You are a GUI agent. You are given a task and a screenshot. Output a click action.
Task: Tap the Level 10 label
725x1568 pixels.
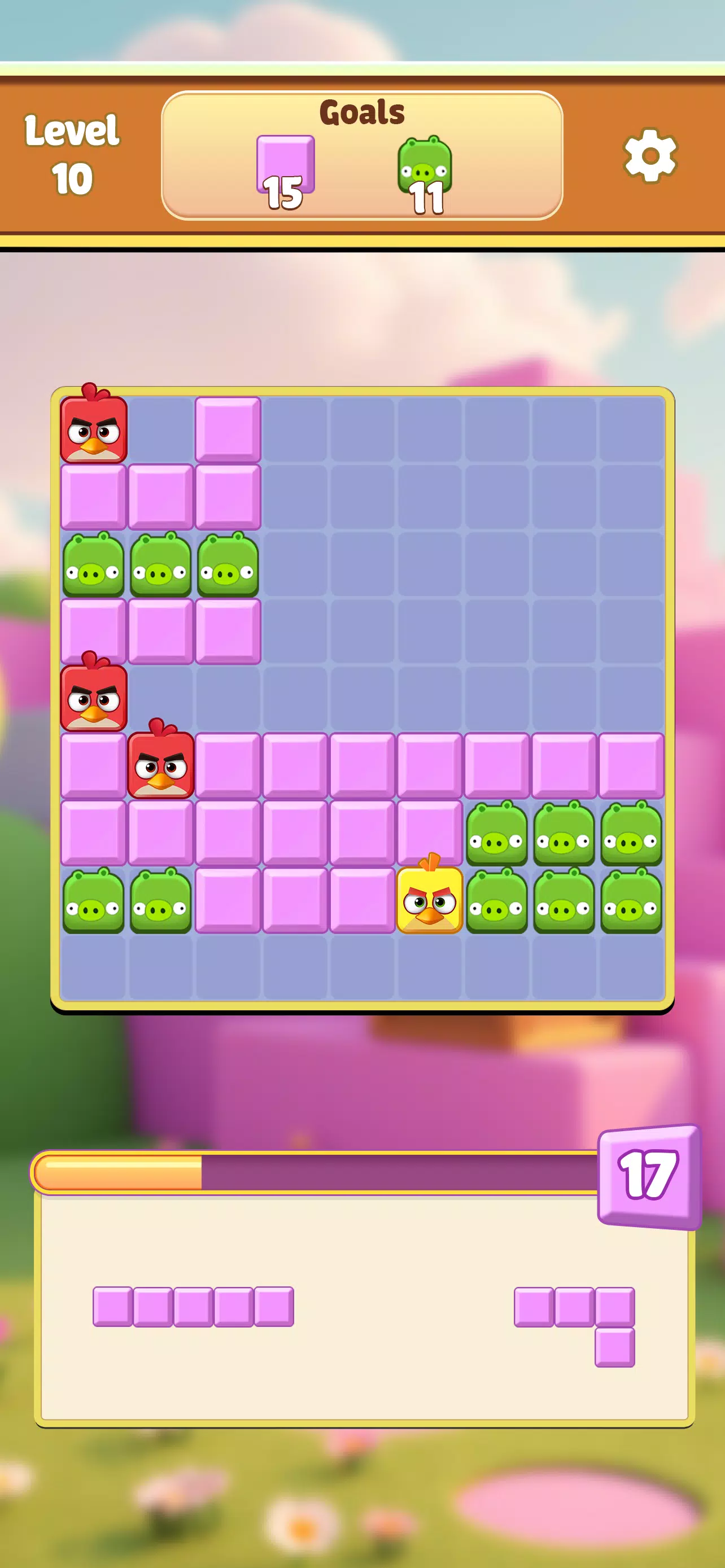click(73, 152)
